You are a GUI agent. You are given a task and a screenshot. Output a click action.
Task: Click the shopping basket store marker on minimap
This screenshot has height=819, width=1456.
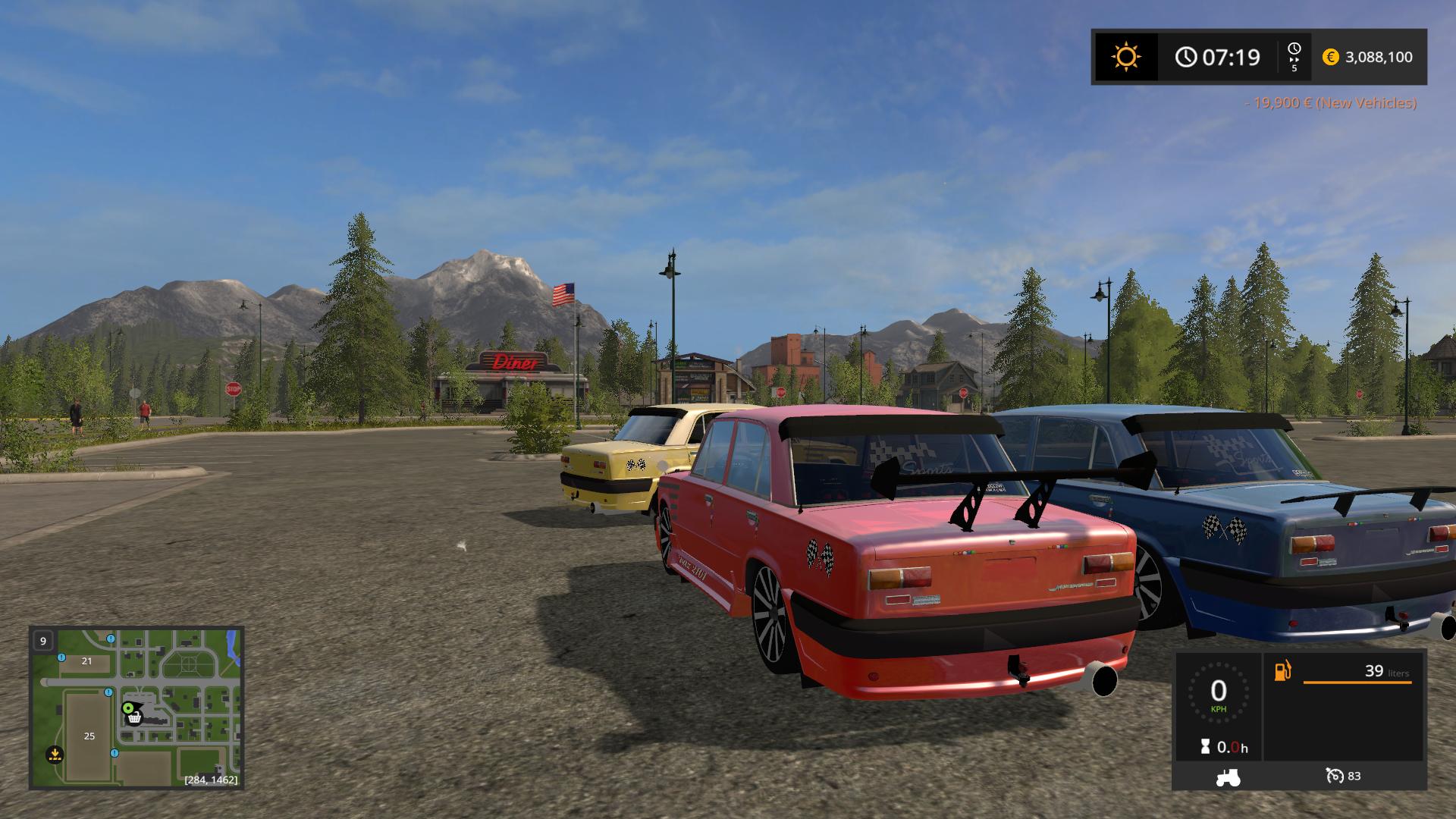(x=135, y=718)
